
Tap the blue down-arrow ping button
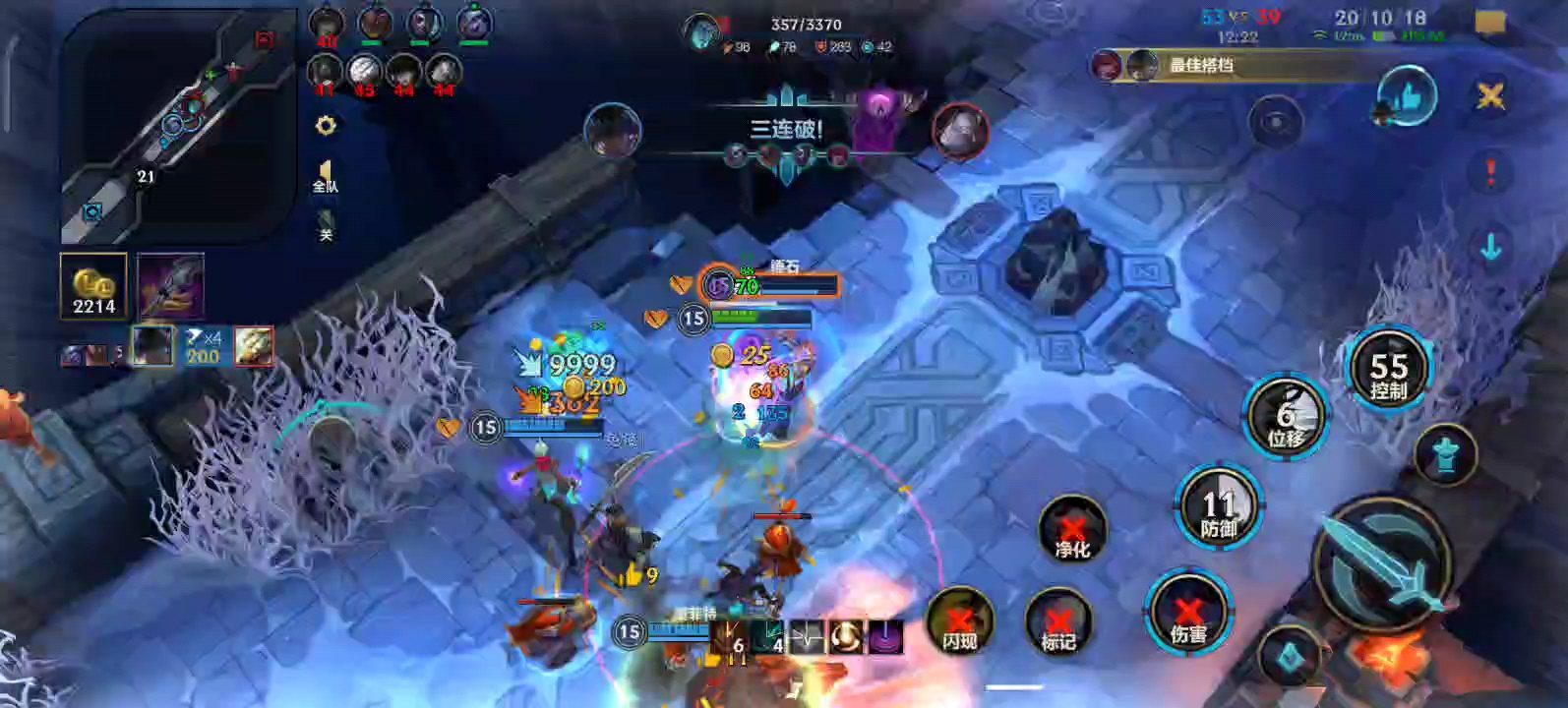[1490, 248]
